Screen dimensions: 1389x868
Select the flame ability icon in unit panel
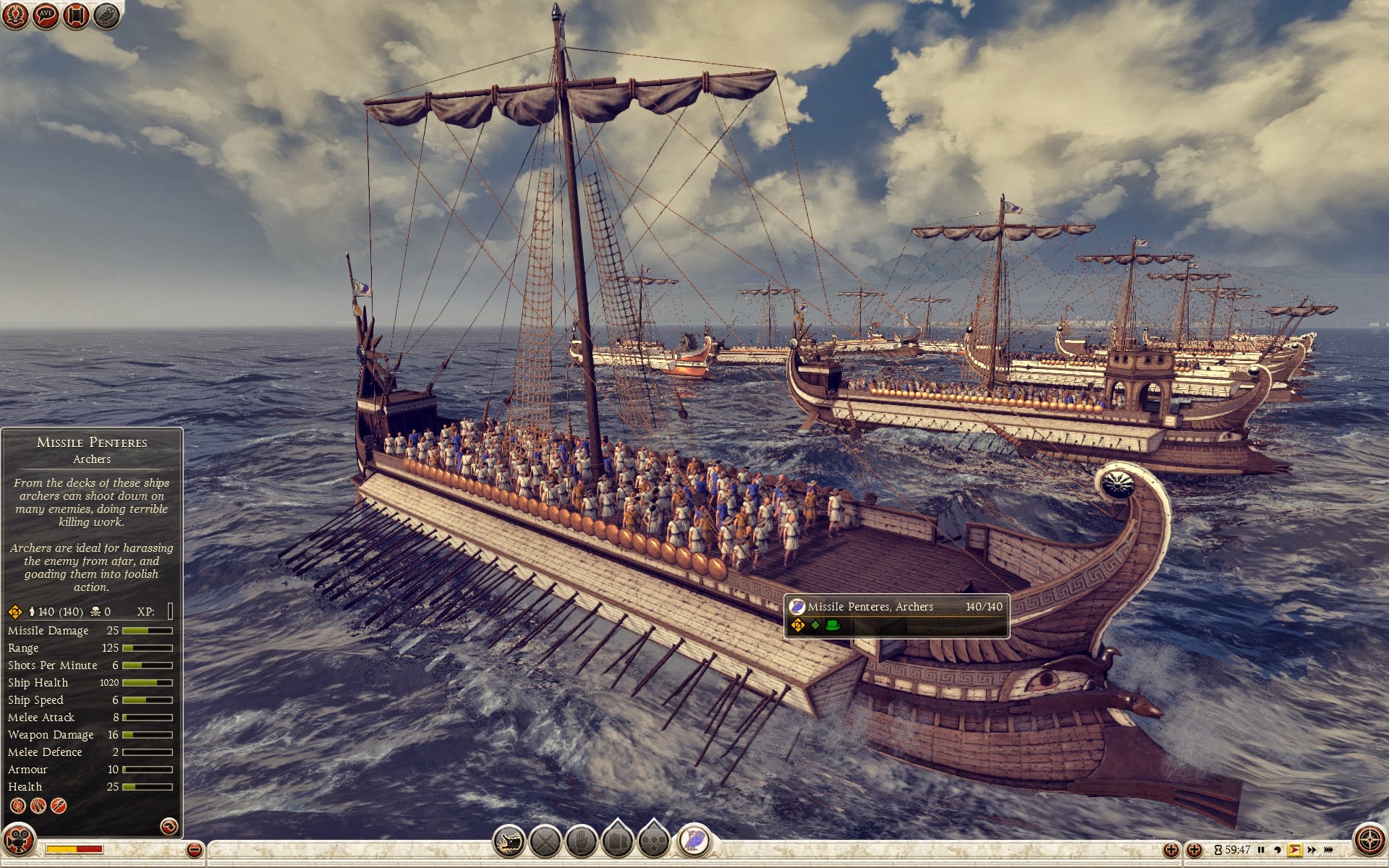coord(17,806)
